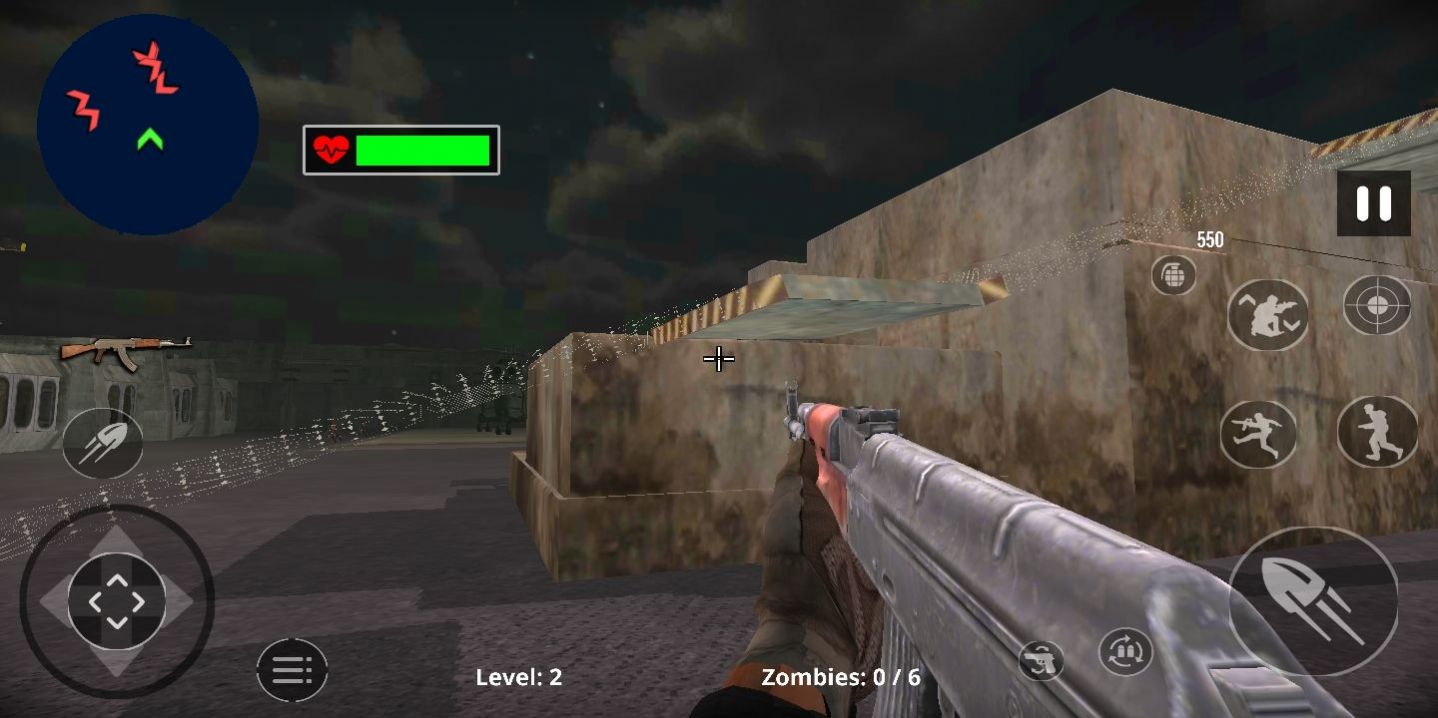Select the AK-47 weapon icon
1438x718 pixels.
[x=125, y=351]
